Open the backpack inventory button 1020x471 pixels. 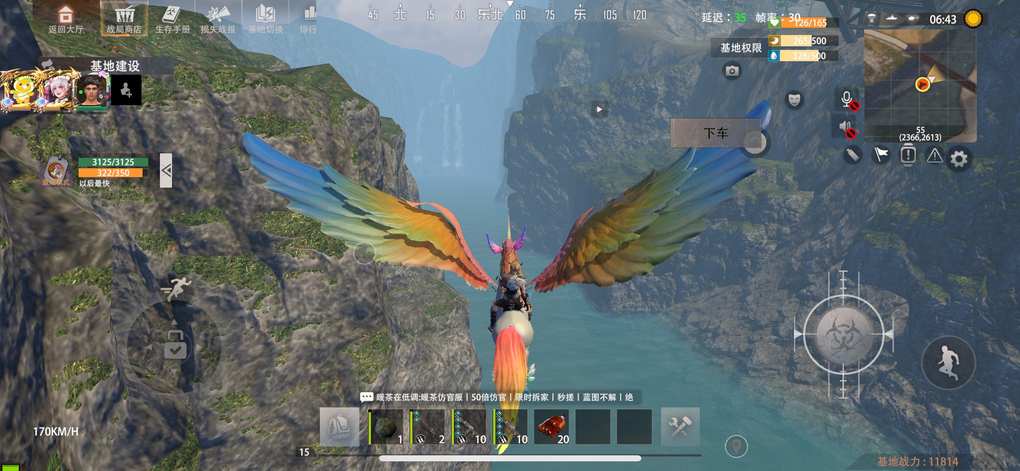339,427
